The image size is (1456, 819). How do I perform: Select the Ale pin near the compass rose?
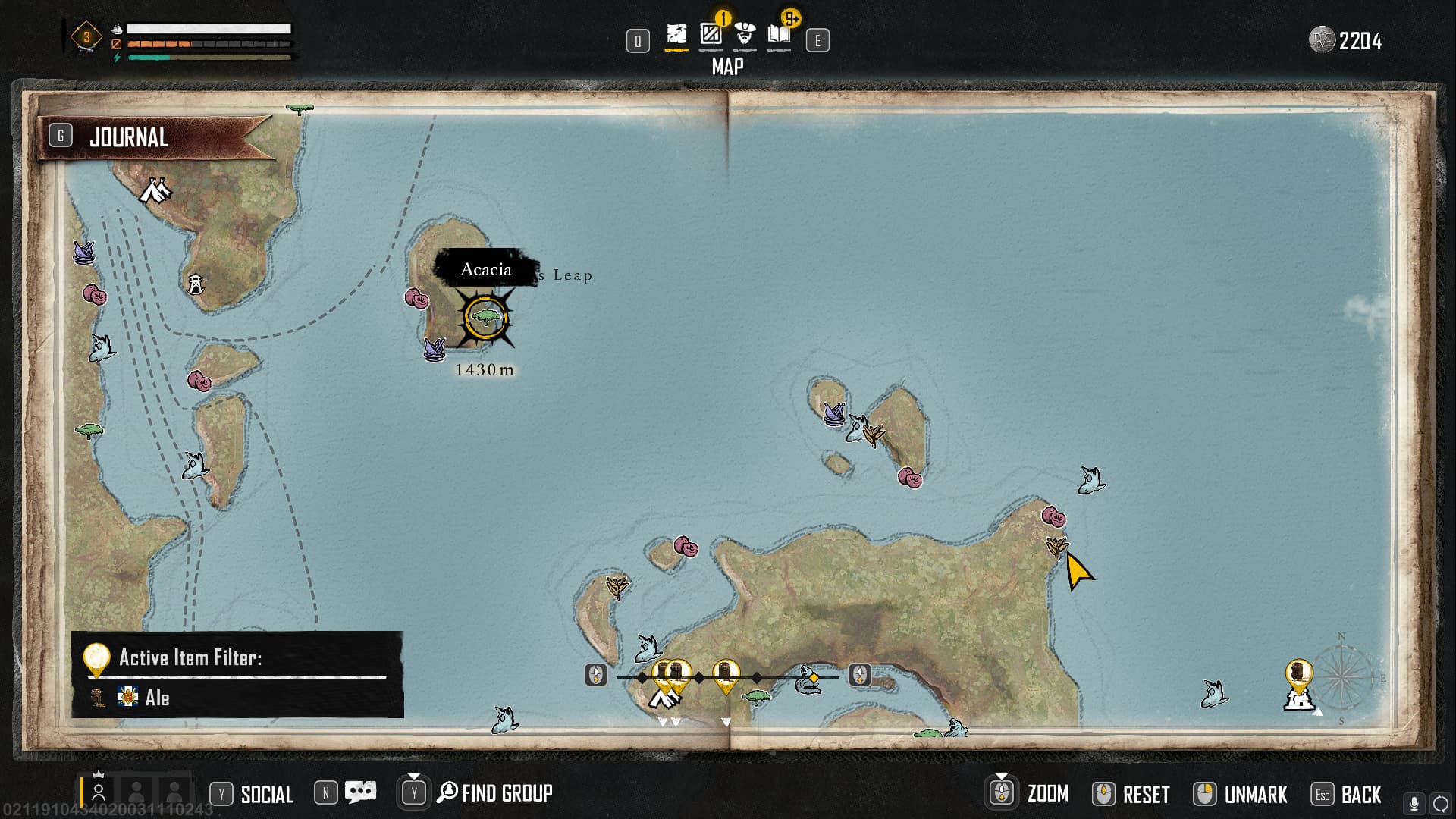coord(1298,674)
